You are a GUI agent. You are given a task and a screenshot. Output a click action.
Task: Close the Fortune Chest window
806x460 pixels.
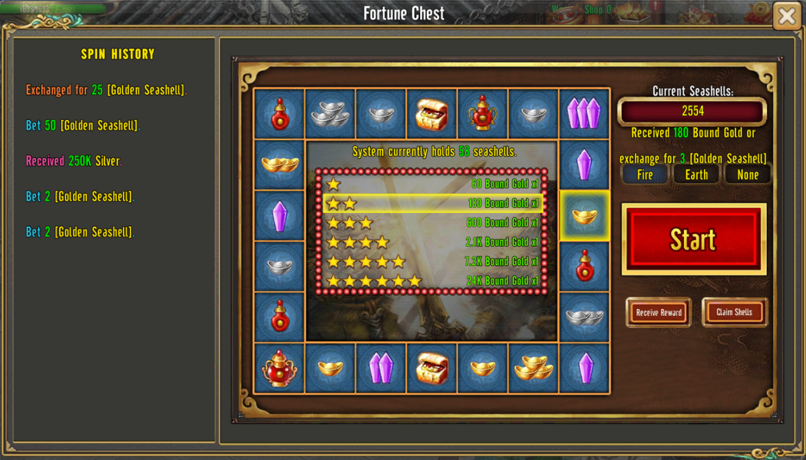pyautogui.click(x=787, y=15)
